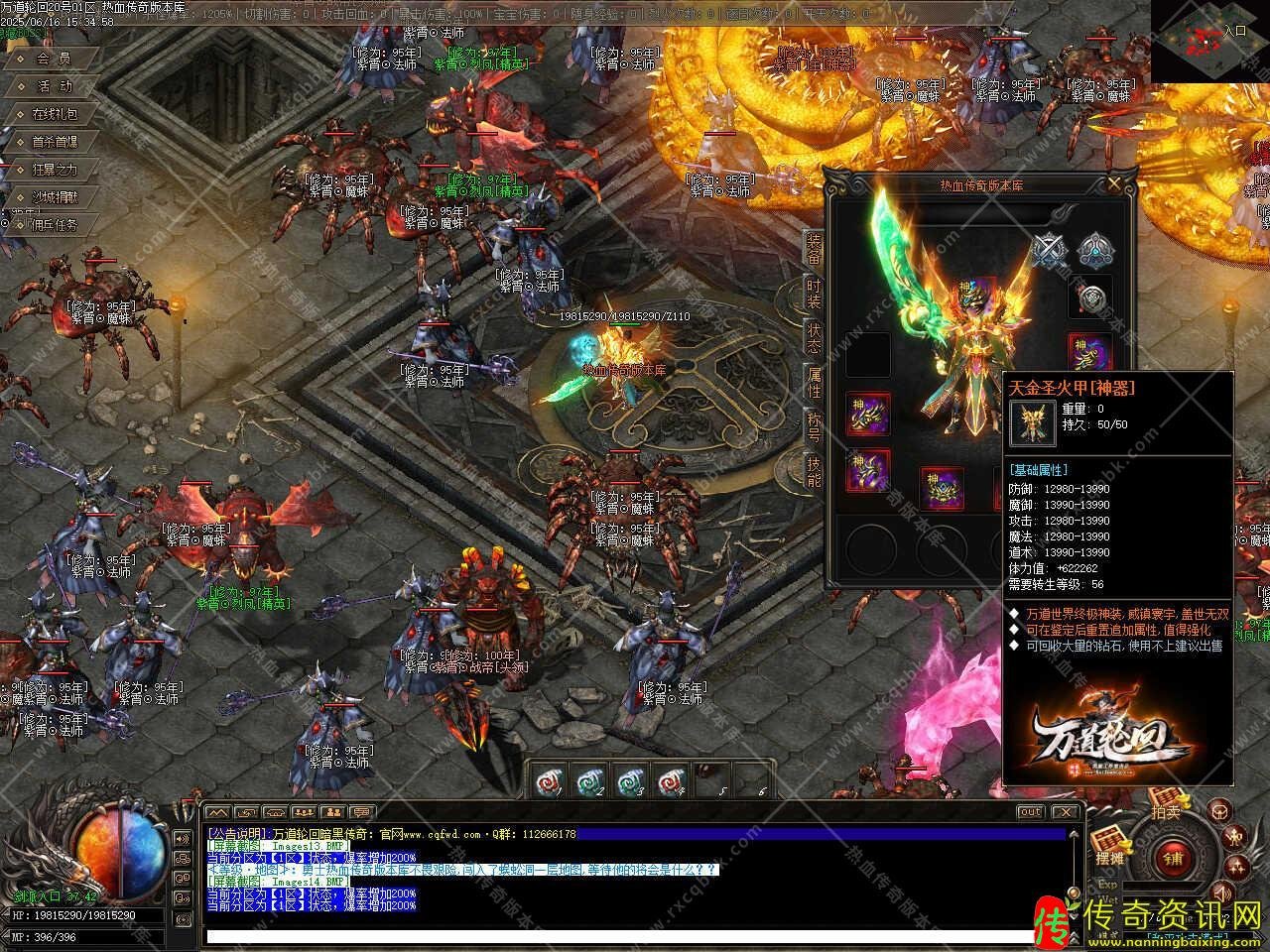Viewport: 1270px width, 952px height.
Task: Open the 沙城捐献 donation menu
Action: coord(54,197)
